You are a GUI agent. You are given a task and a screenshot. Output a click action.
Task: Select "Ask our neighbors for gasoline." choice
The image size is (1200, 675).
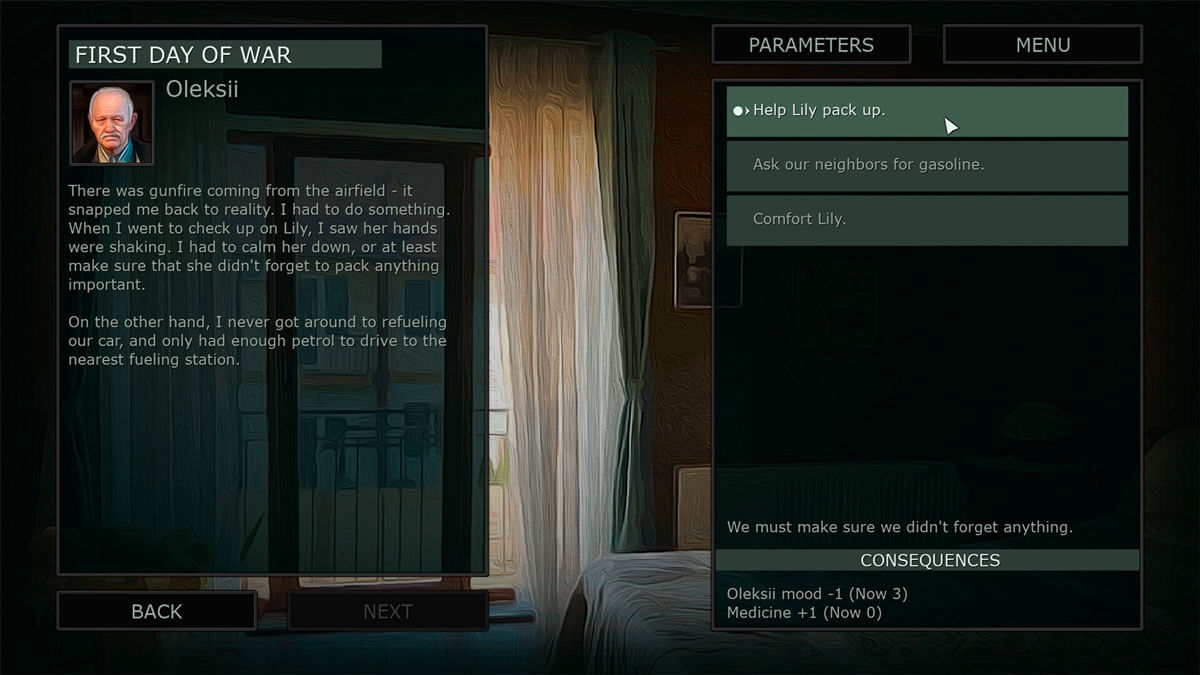pyautogui.click(x=926, y=165)
